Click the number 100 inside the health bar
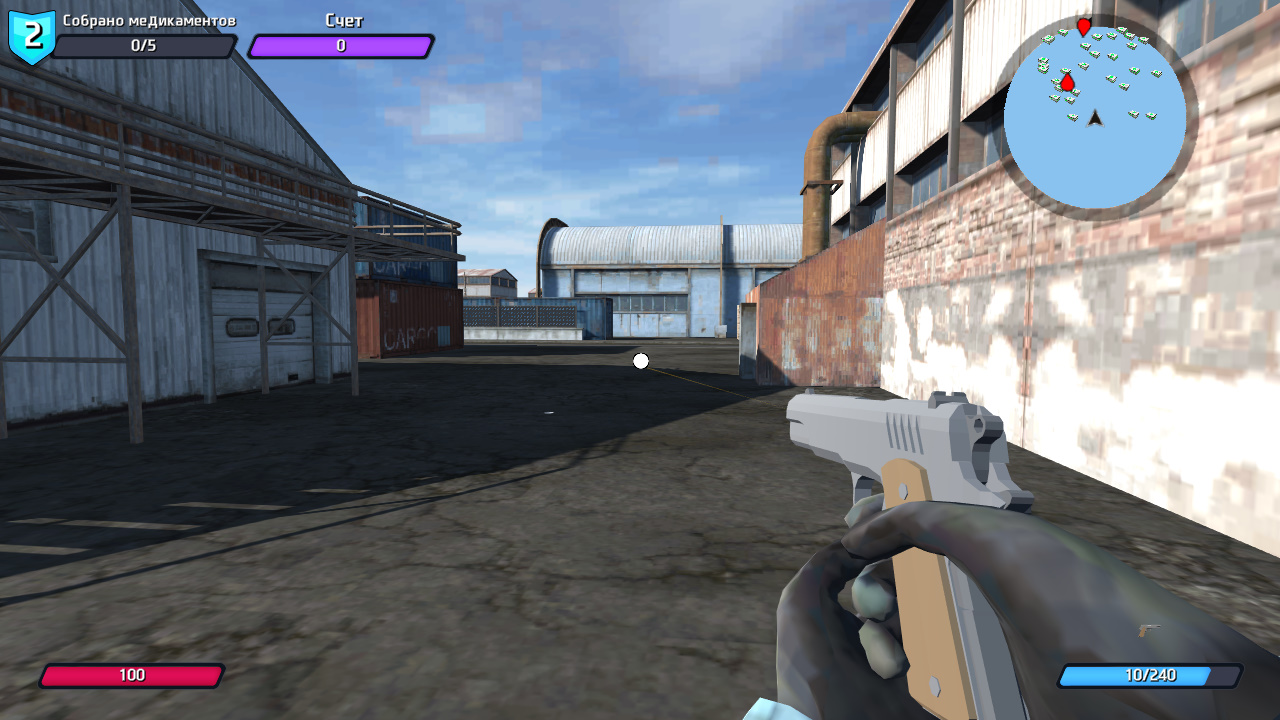The width and height of the screenshot is (1280, 720). click(133, 675)
